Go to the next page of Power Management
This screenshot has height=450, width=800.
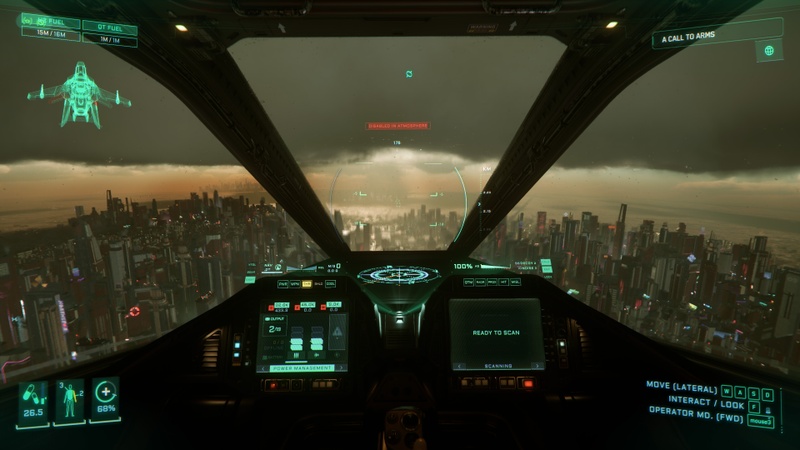pyautogui.click(x=340, y=368)
